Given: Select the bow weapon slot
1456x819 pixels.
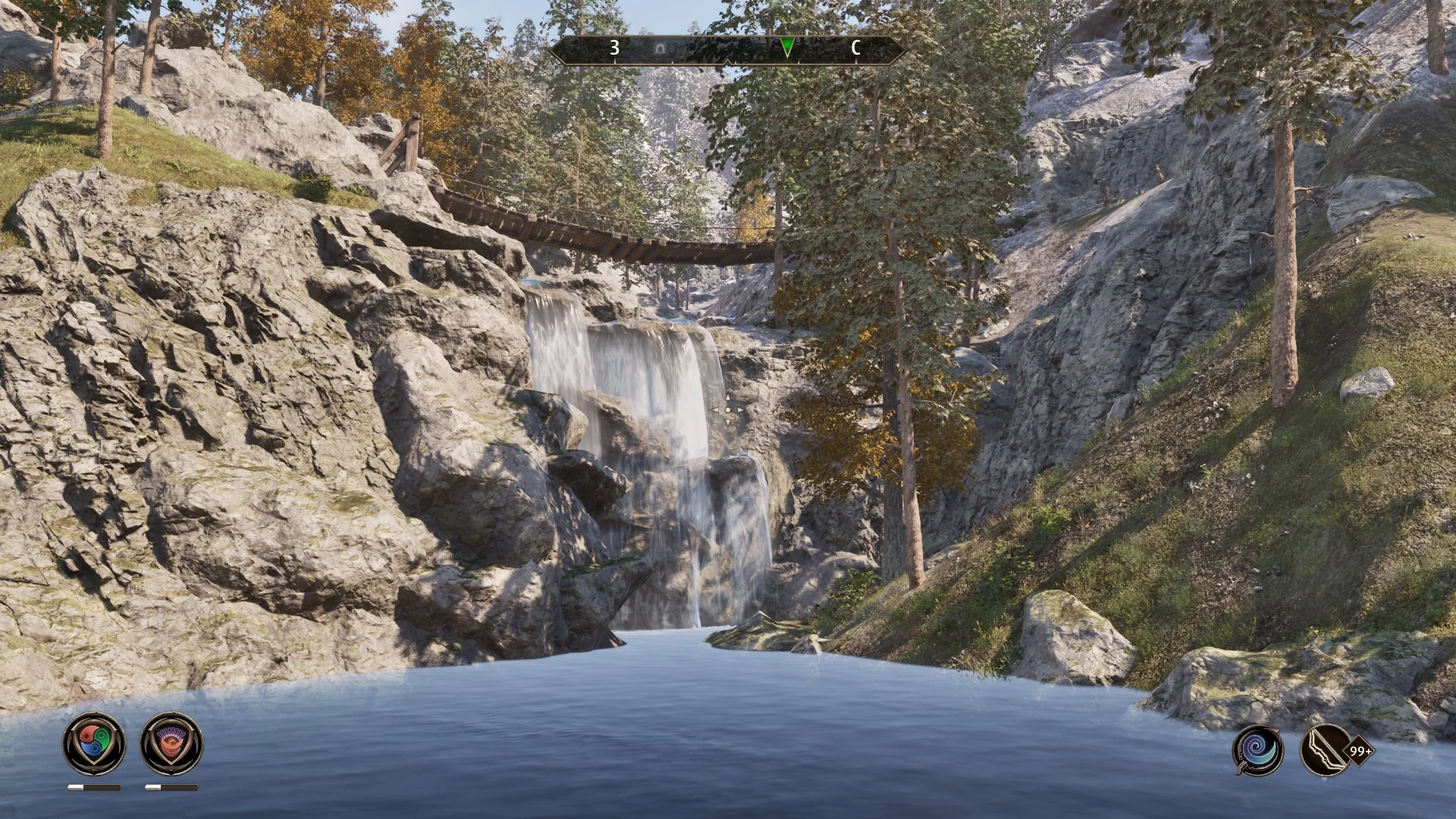Looking at the screenshot, I should (1325, 750).
